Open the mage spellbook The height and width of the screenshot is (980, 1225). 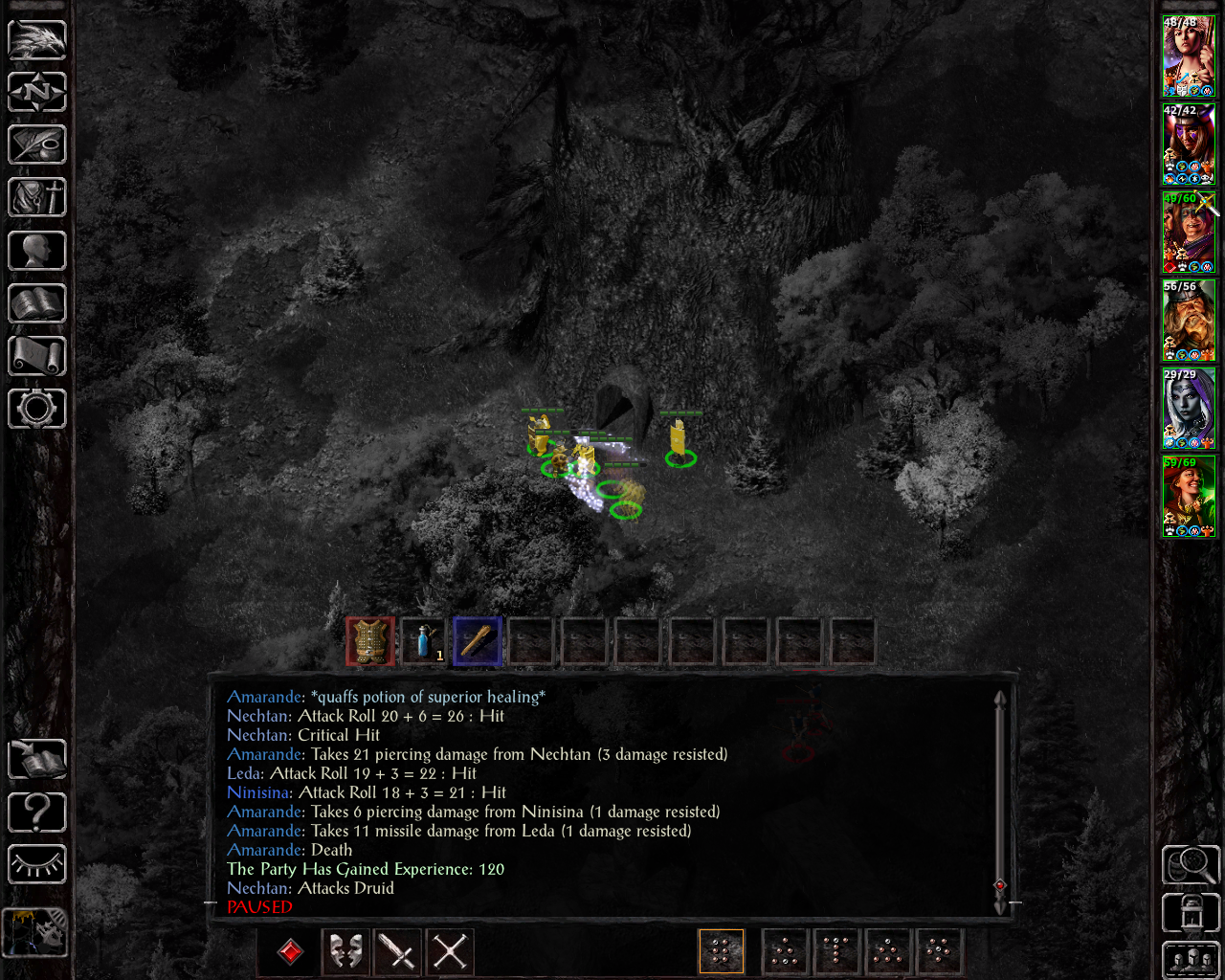pos(37,303)
